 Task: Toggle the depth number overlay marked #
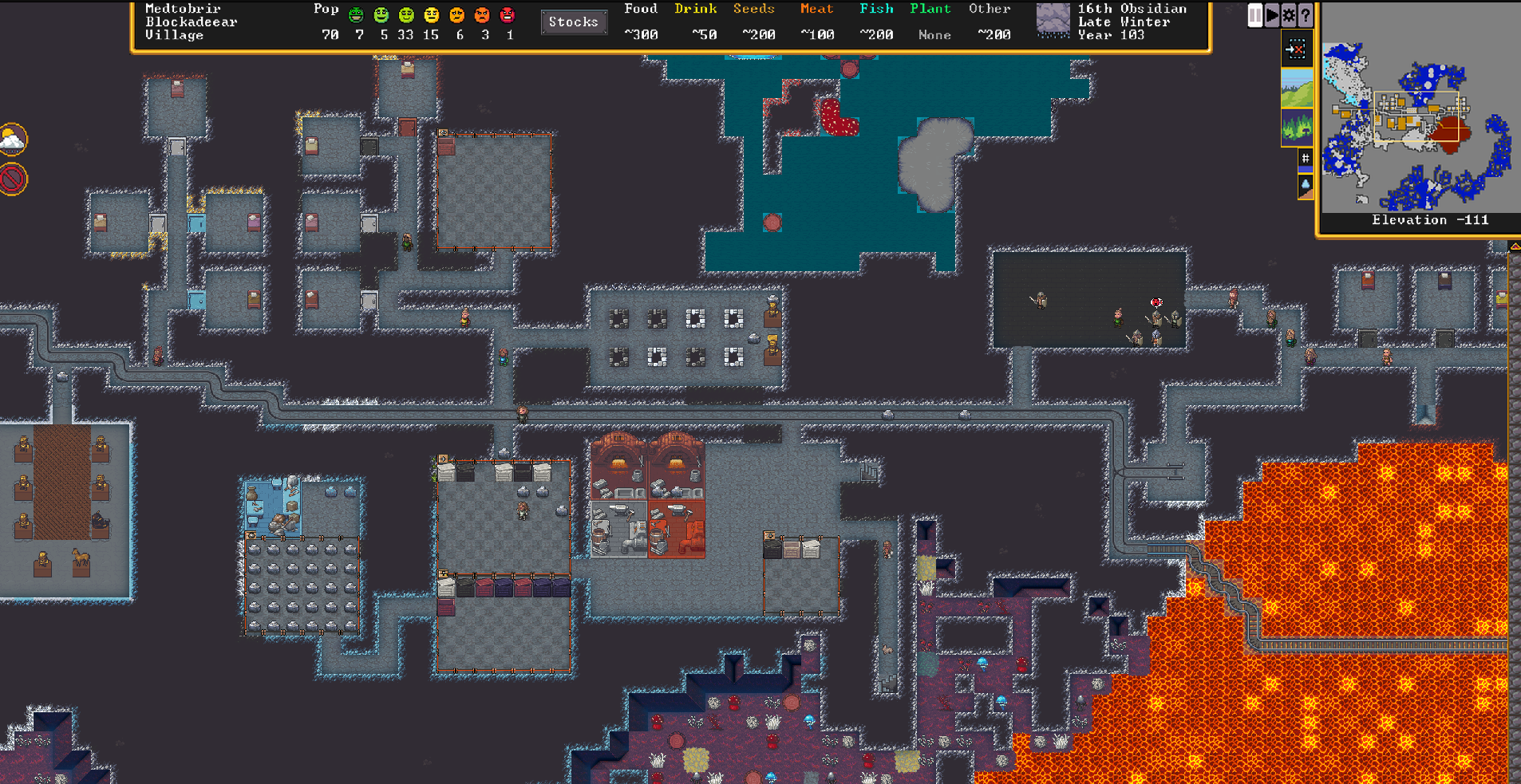1306,156
